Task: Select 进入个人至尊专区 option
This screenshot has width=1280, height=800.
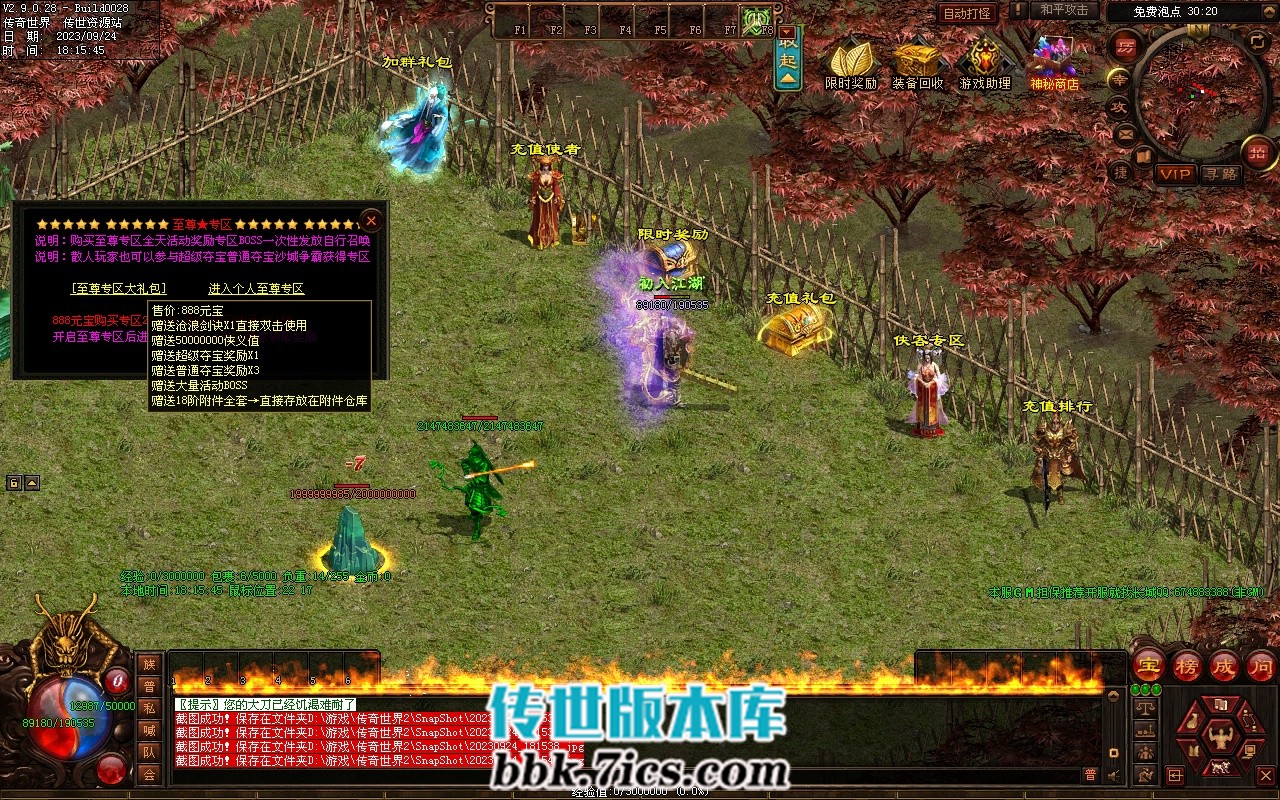Action: click(256, 289)
